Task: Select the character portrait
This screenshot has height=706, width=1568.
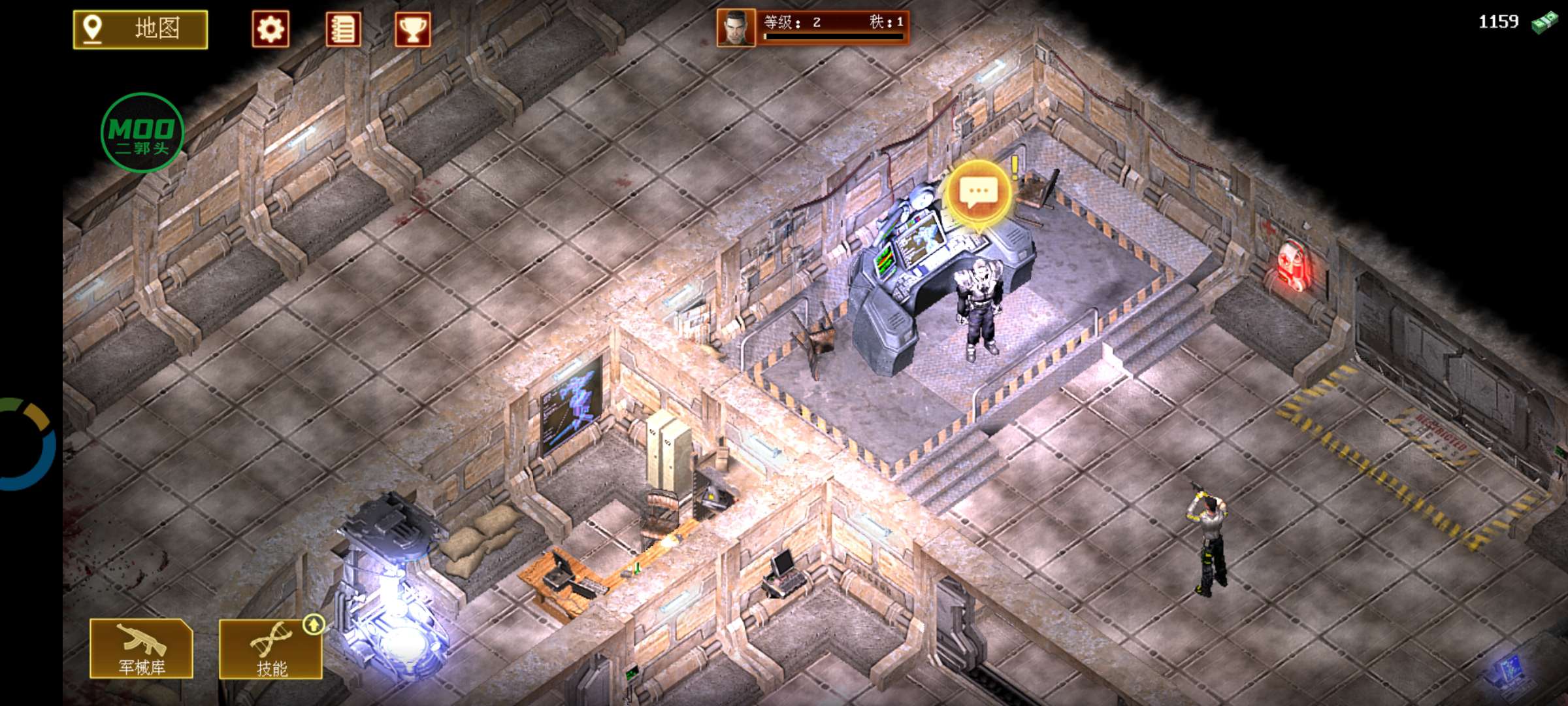Action: (x=736, y=28)
